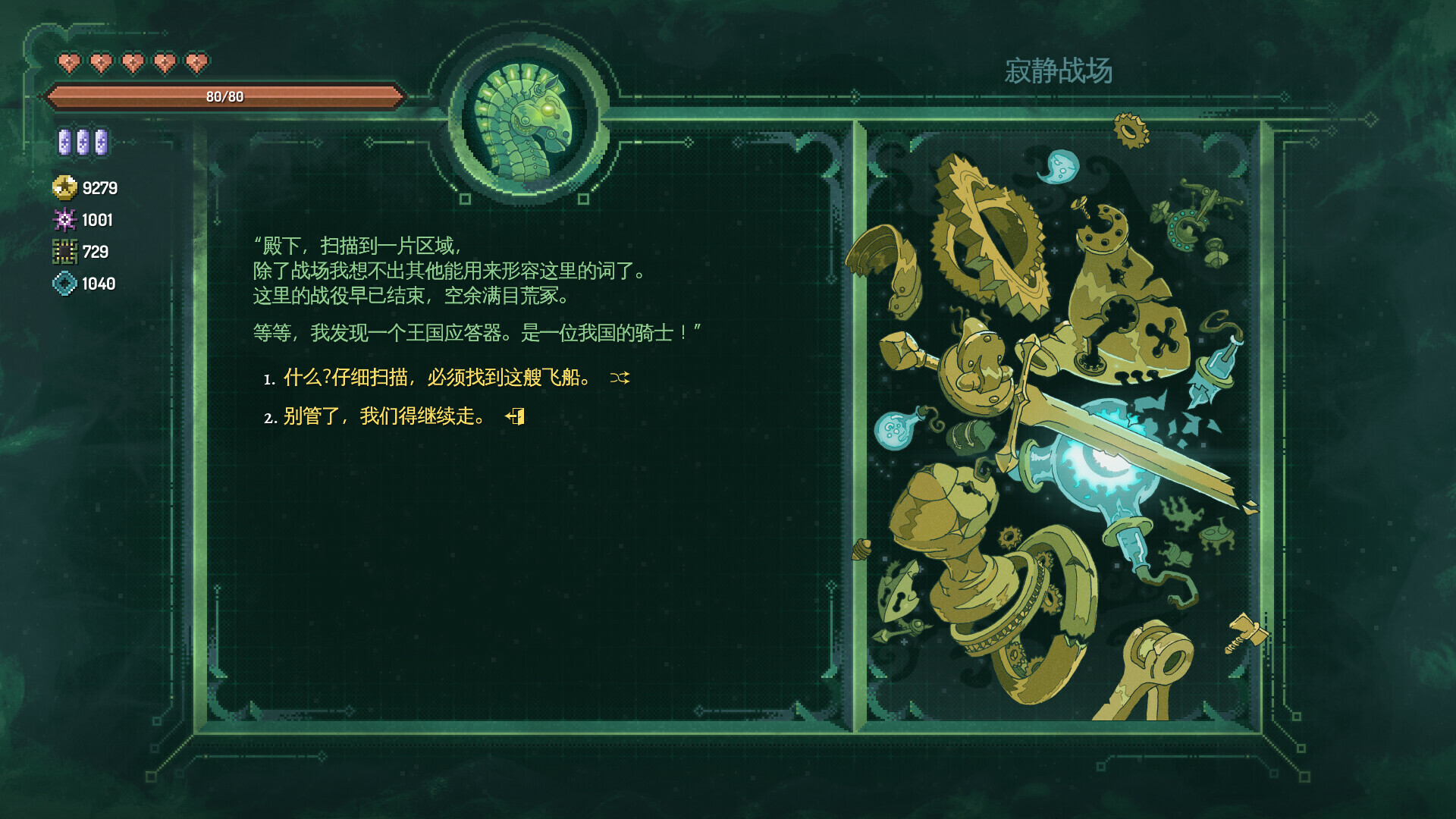Screen dimensions: 1456x819
Task: Click the first heart in the health row
Action: [x=69, y=63]
